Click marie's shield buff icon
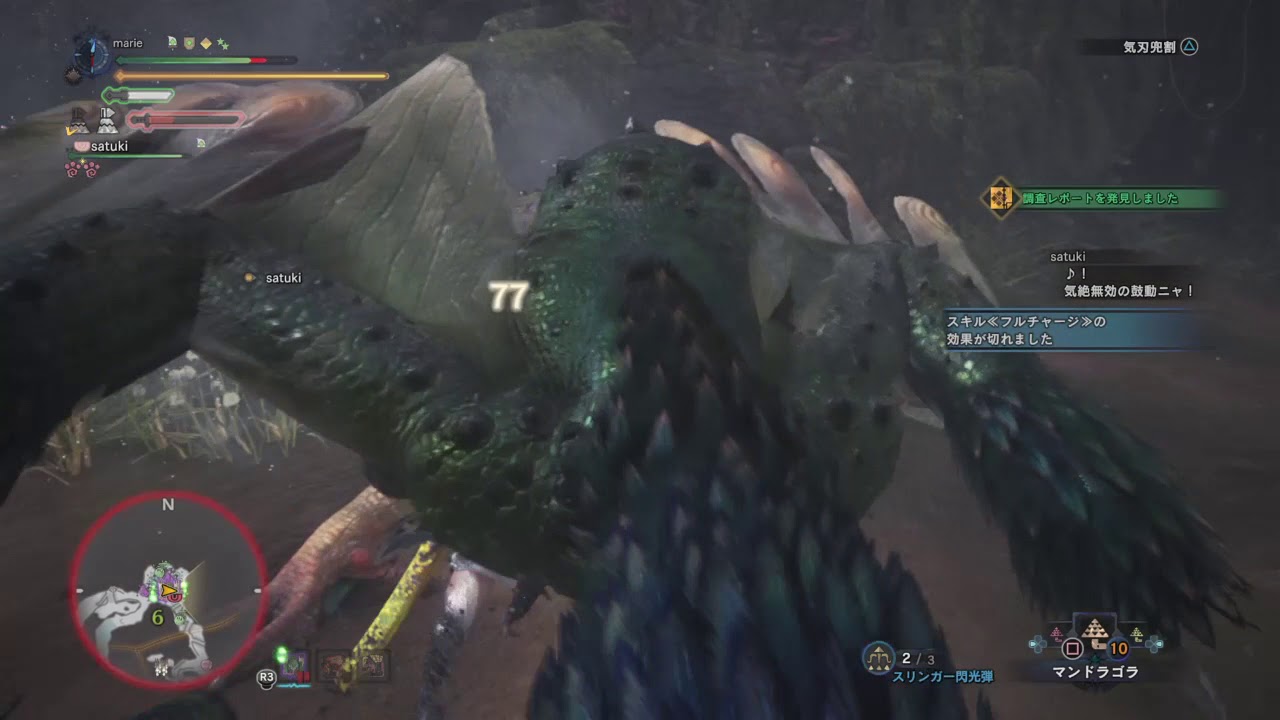This screenshot has width=1280, height=720. point(188,43)
